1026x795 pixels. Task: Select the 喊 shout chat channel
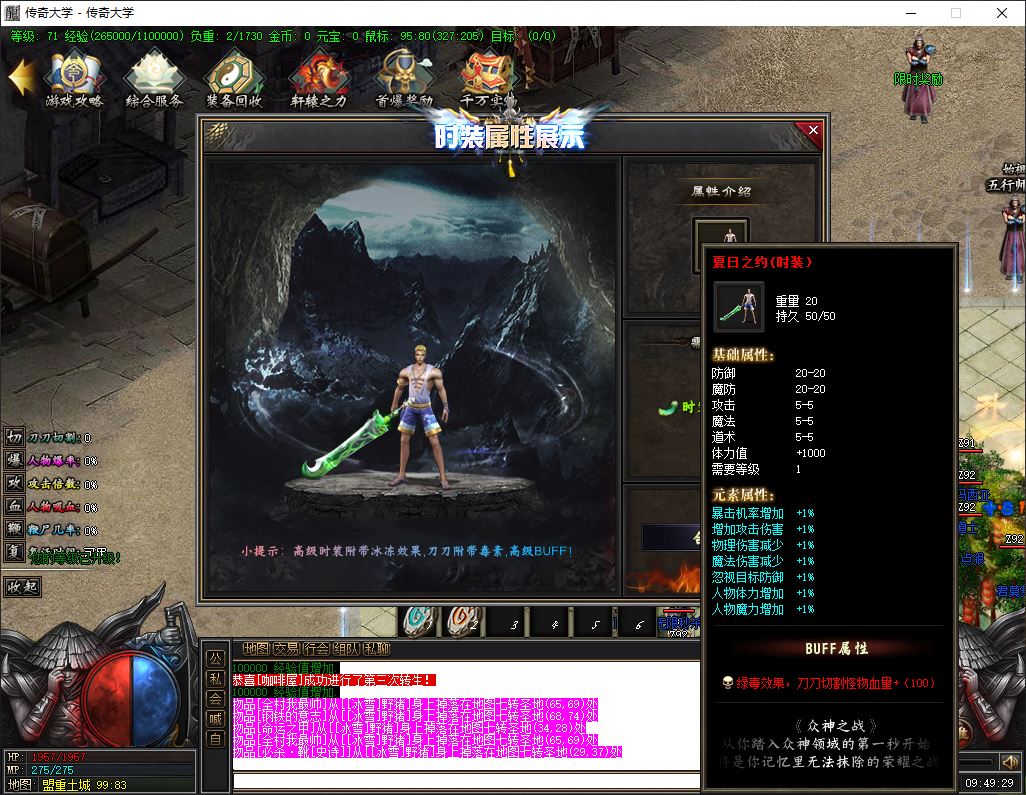click(215, 718)
